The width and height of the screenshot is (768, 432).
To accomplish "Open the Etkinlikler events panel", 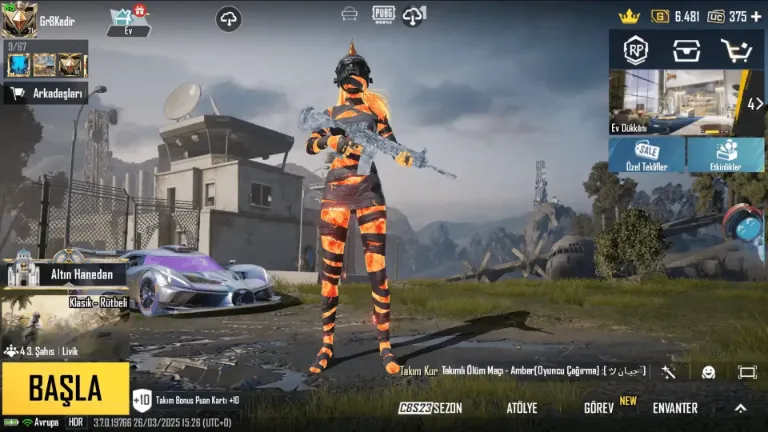I will click(x=726, y=154).
